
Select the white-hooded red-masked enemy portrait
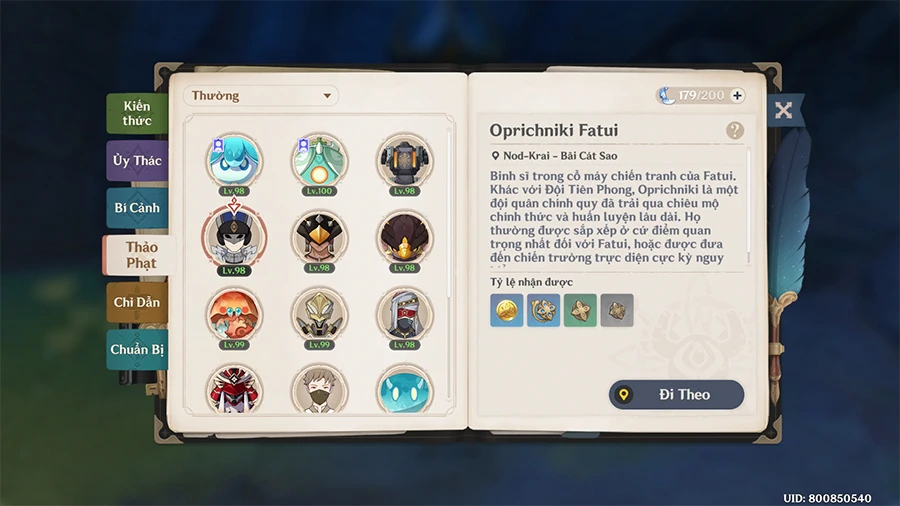(404, 315)
